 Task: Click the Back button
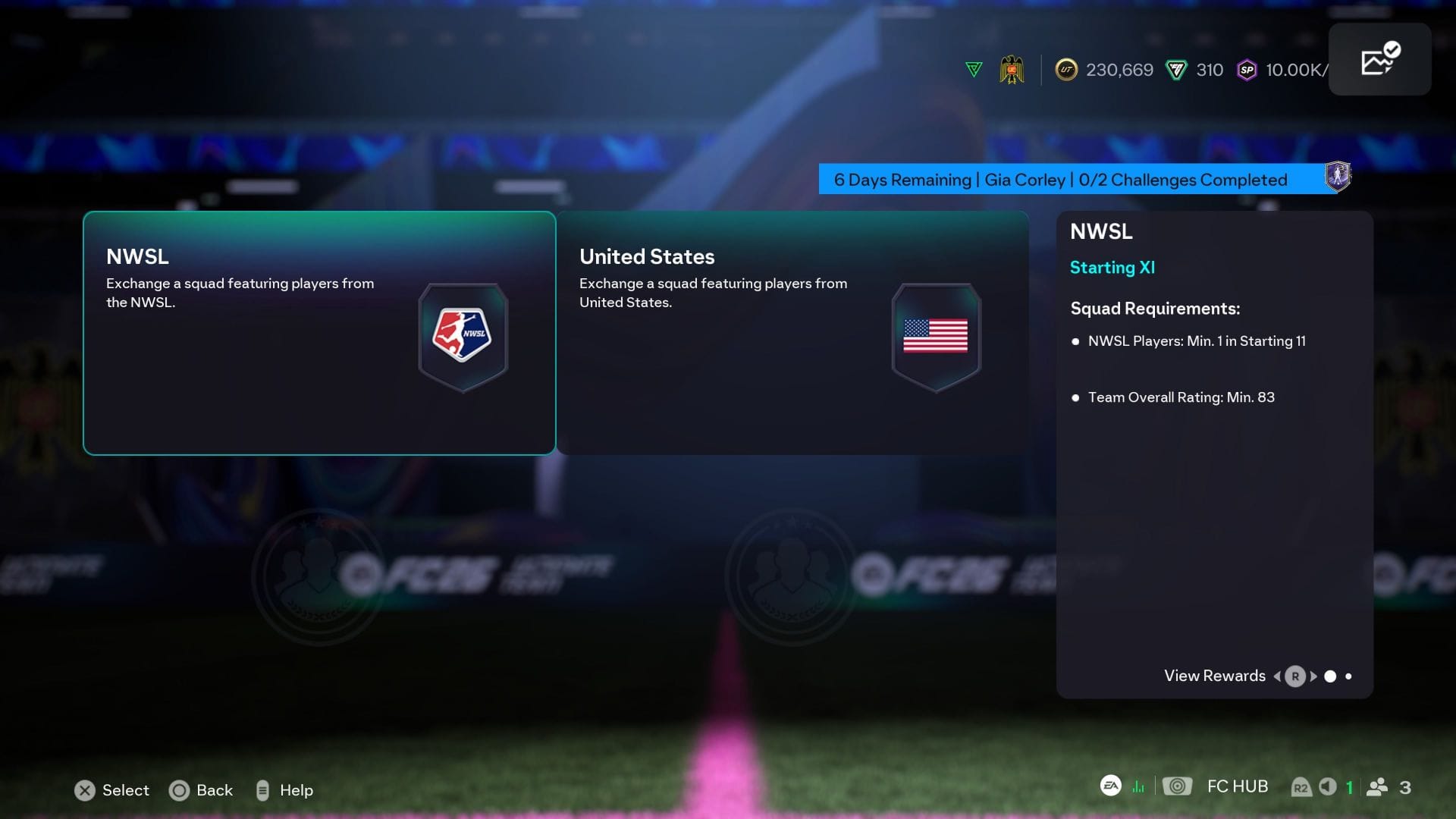202,790
